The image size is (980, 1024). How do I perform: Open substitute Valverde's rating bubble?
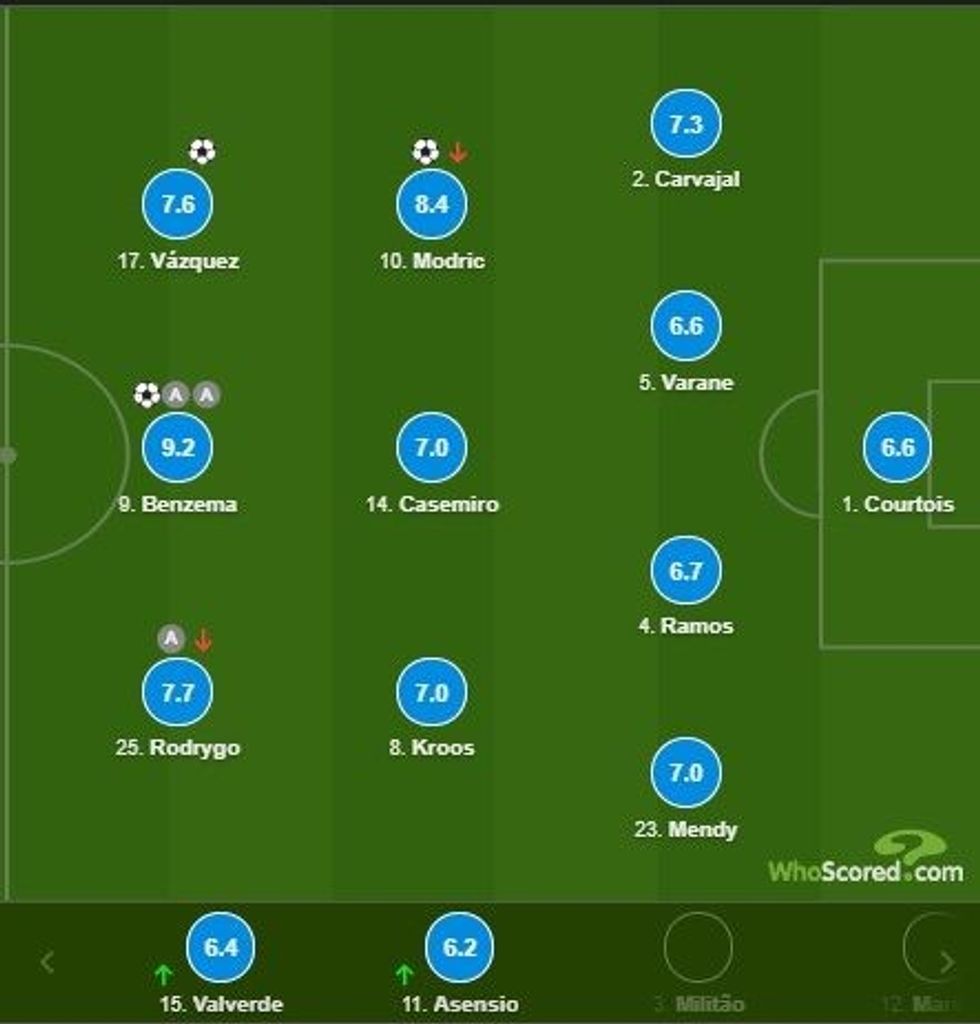(221, 947)
